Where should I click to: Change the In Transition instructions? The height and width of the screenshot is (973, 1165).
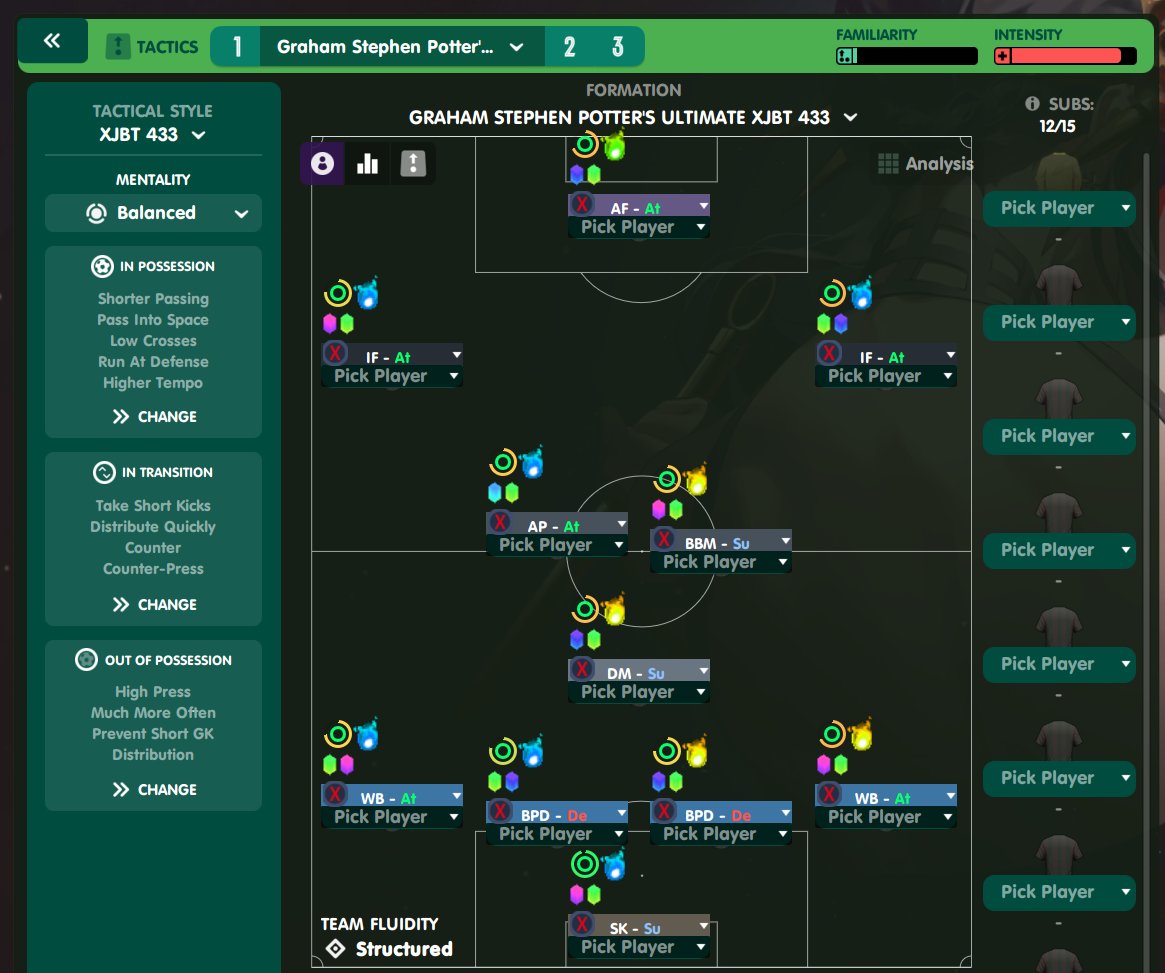coord(154,605)
